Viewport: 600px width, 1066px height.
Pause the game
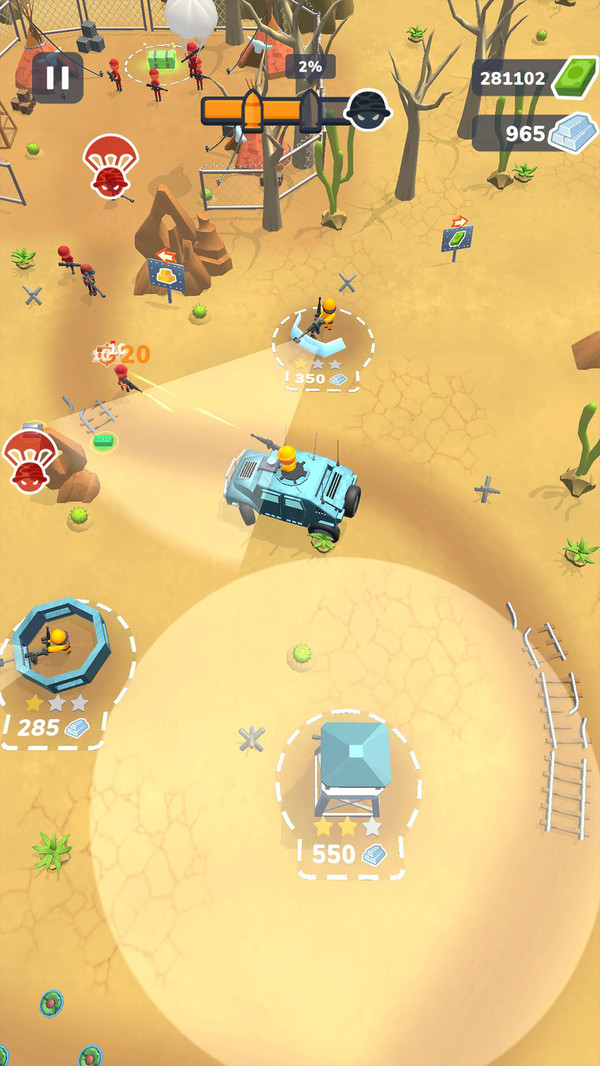[57, 77]
